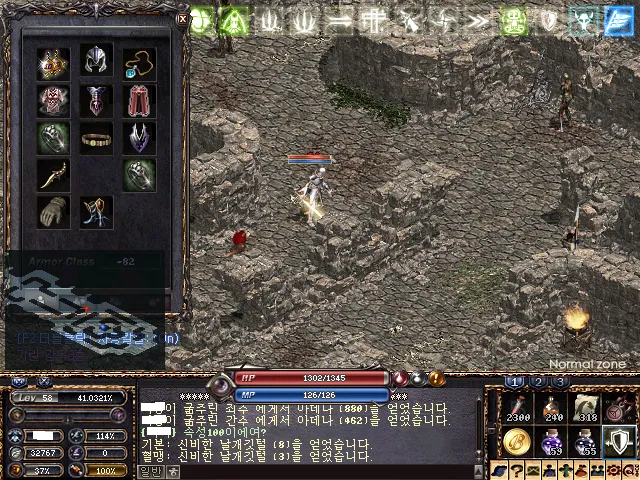Image resolution: width=640 pixels, height=480 pixels.
Task: Activate the highlighted shield skill slot
Action: pos(621,439)
